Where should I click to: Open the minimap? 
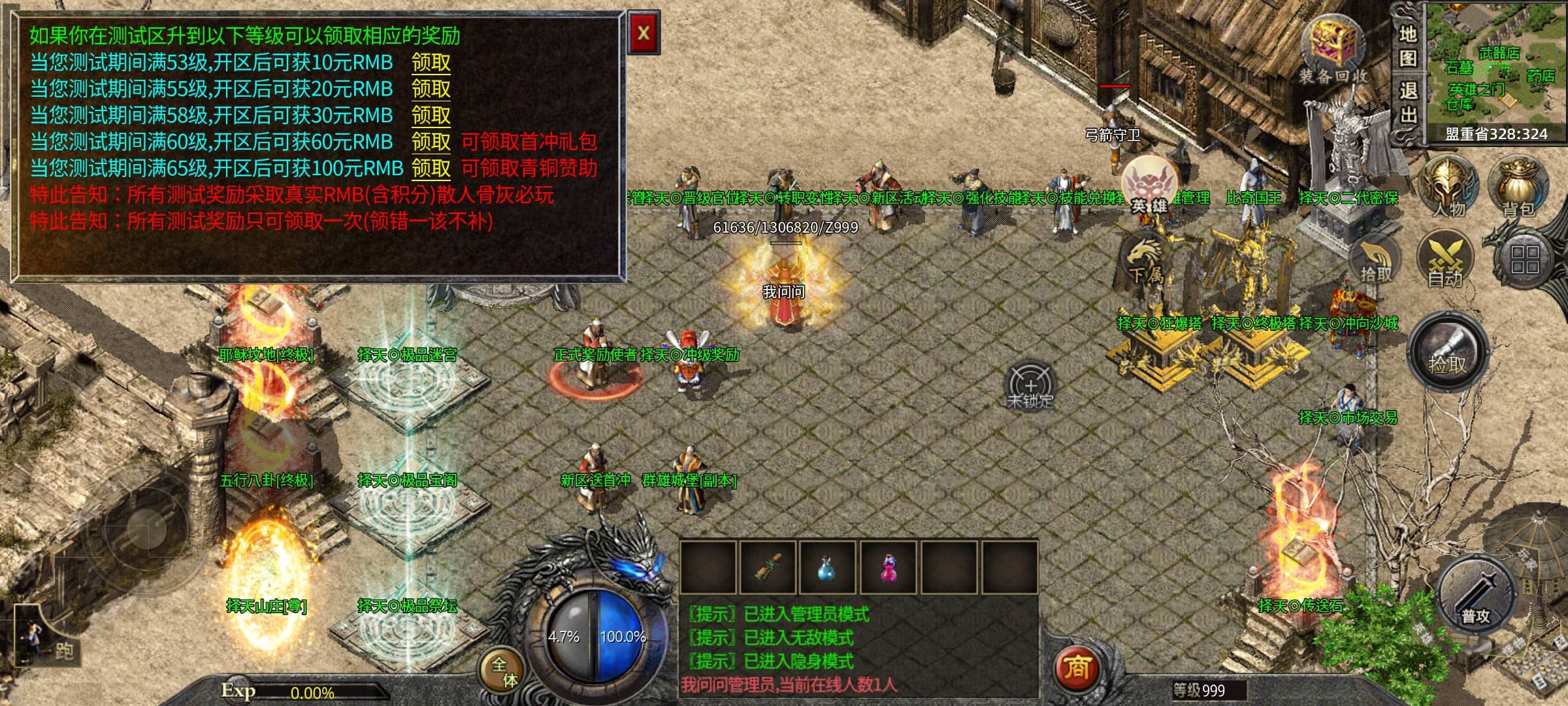point(1496,69)
